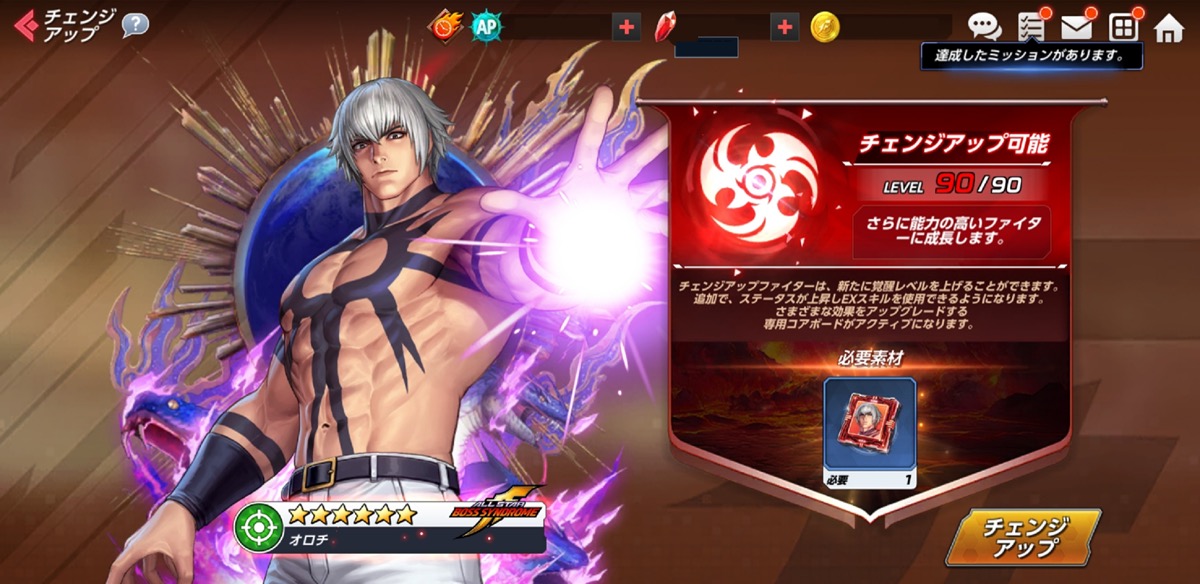Add rubies with the plus button

pos(785,27)
